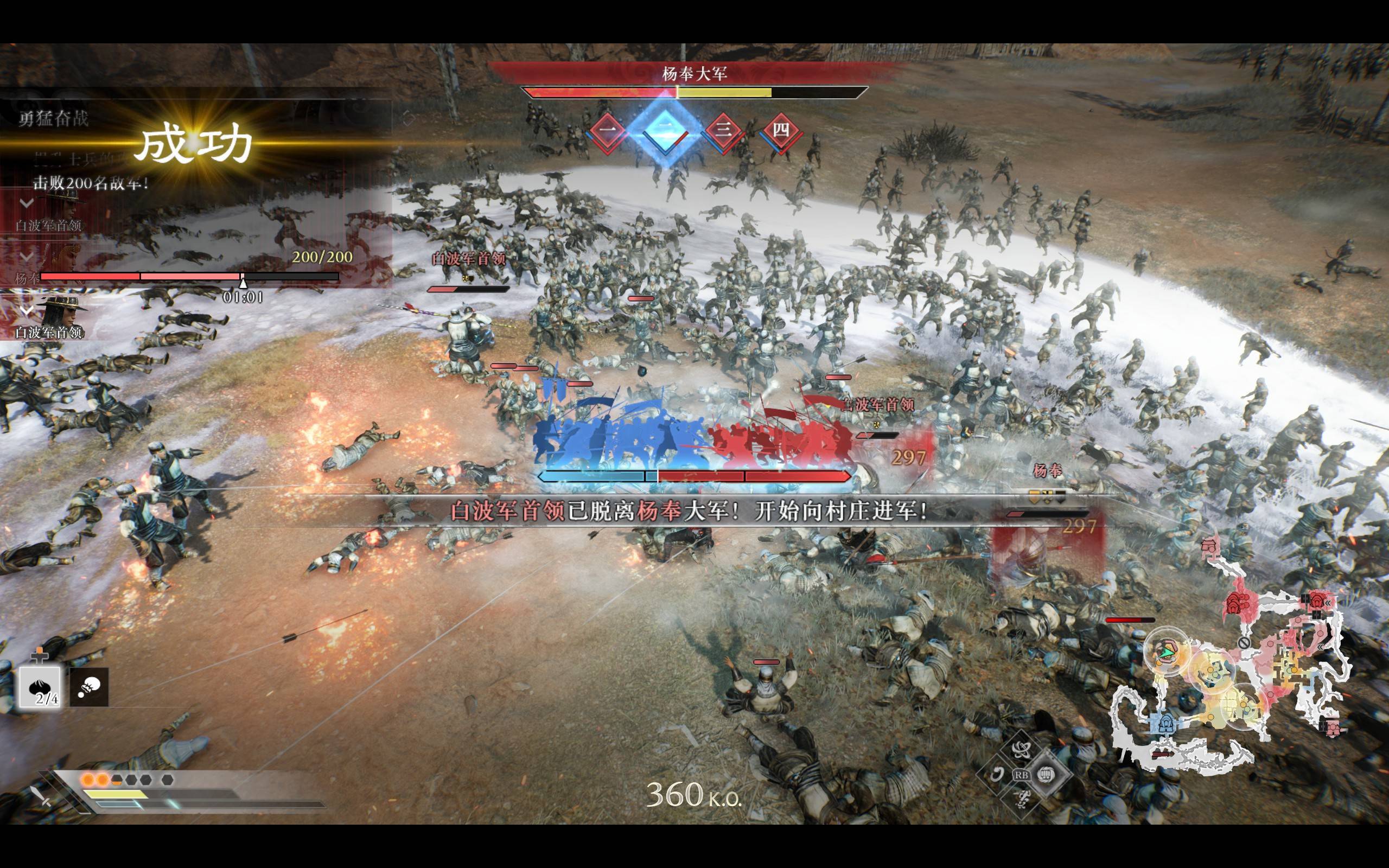
Task: Expand the 勇猛奋战 objective tracker
Action: [53, 119]
